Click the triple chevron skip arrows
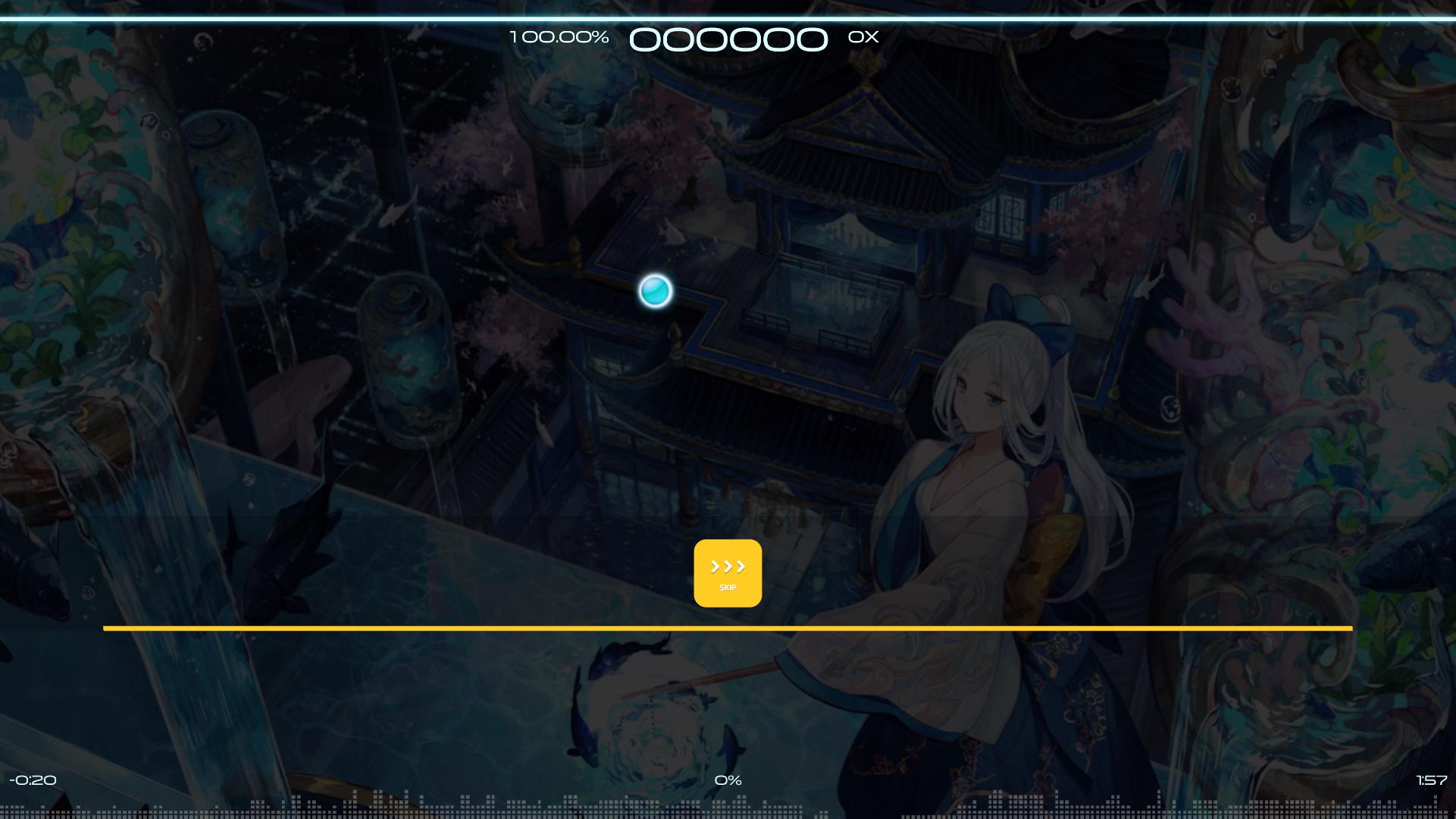 (726, 564)
